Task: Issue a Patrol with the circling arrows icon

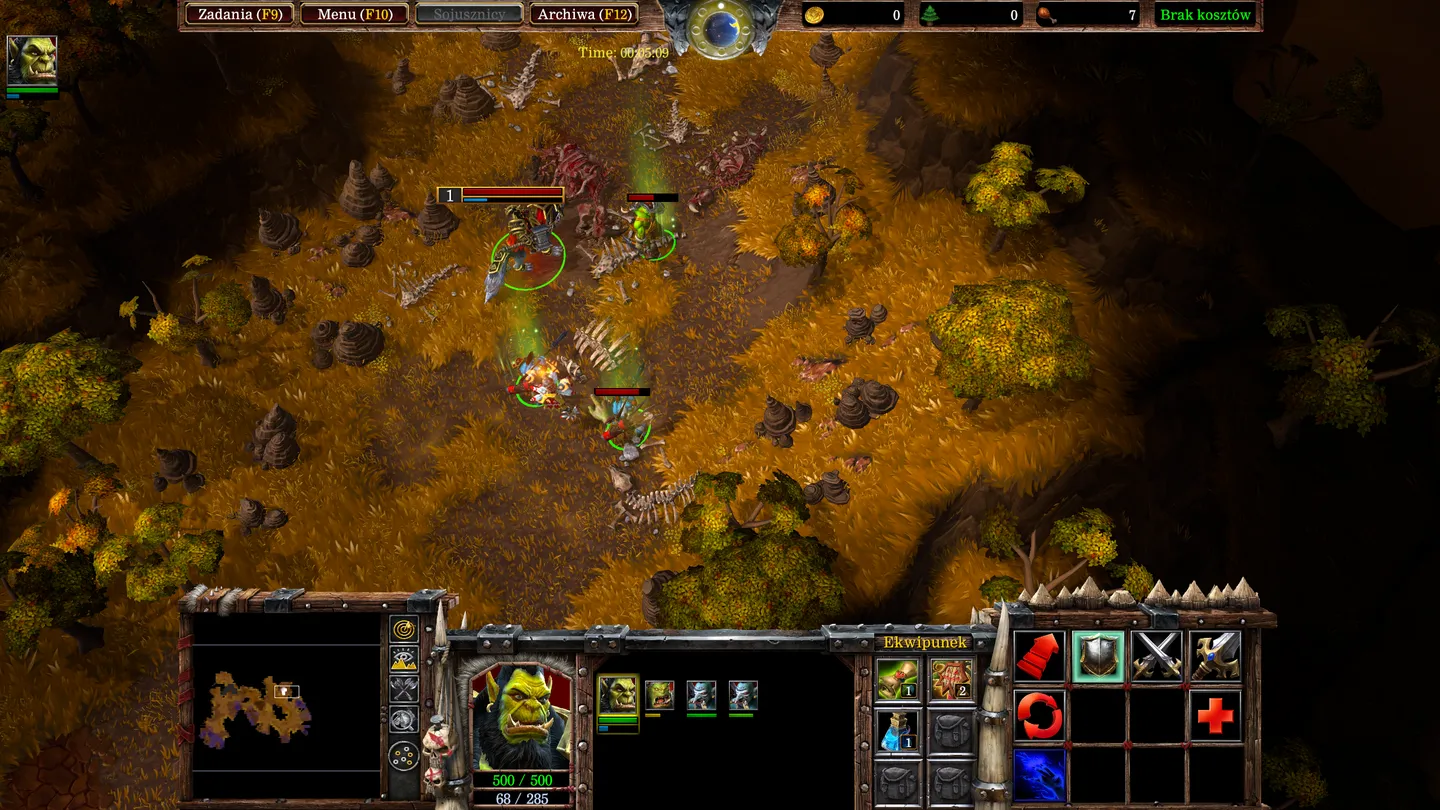Action: point(1038,714)
